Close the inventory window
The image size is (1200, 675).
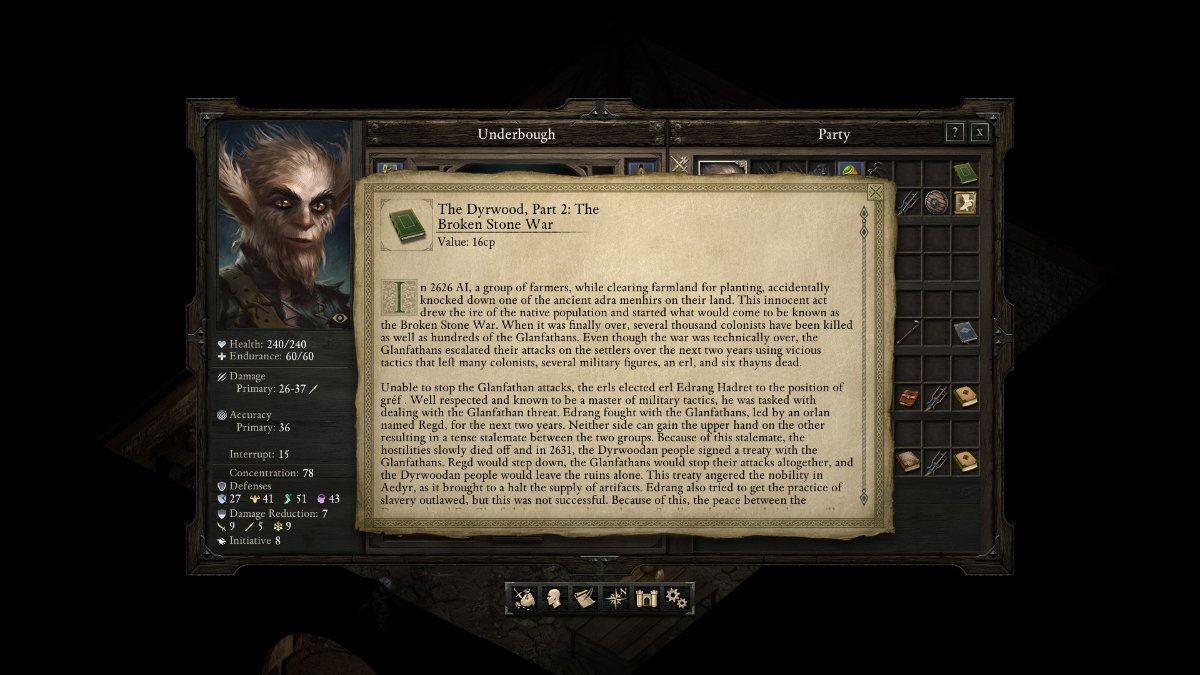(980, 132)
